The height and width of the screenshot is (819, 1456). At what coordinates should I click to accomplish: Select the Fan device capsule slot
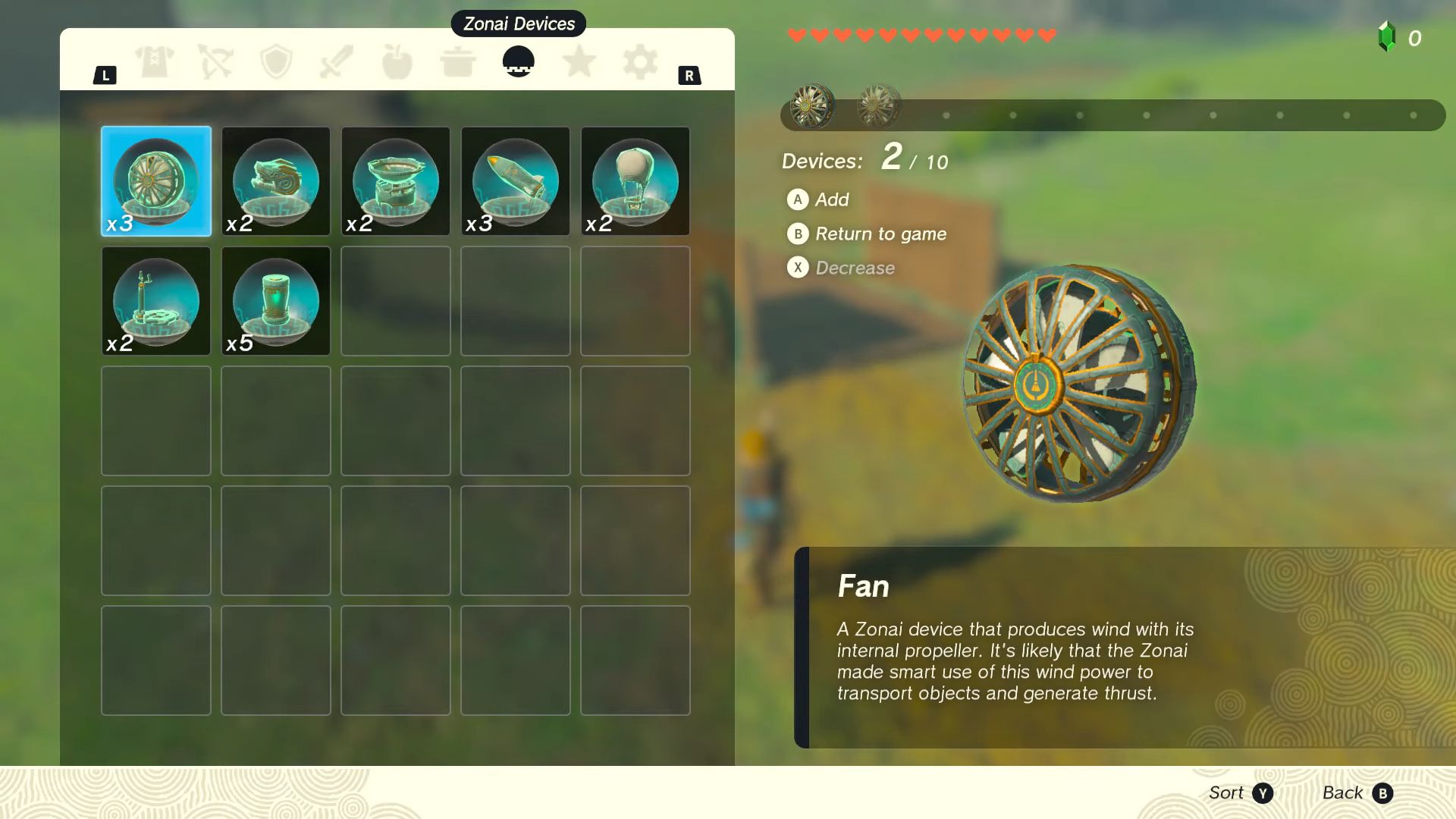pos(156,181)
